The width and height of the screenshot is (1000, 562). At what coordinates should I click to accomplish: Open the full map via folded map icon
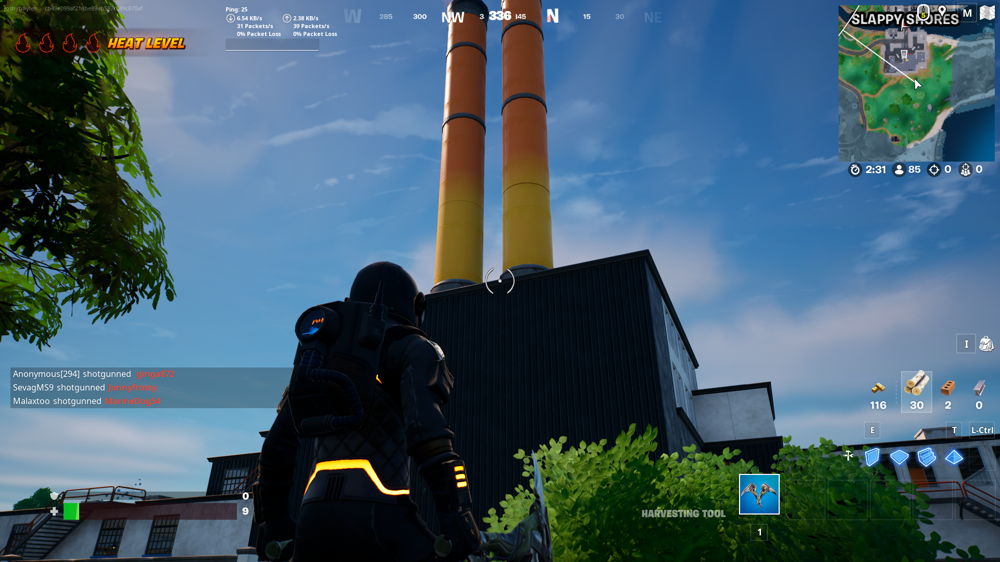click(x=987, y=13)
